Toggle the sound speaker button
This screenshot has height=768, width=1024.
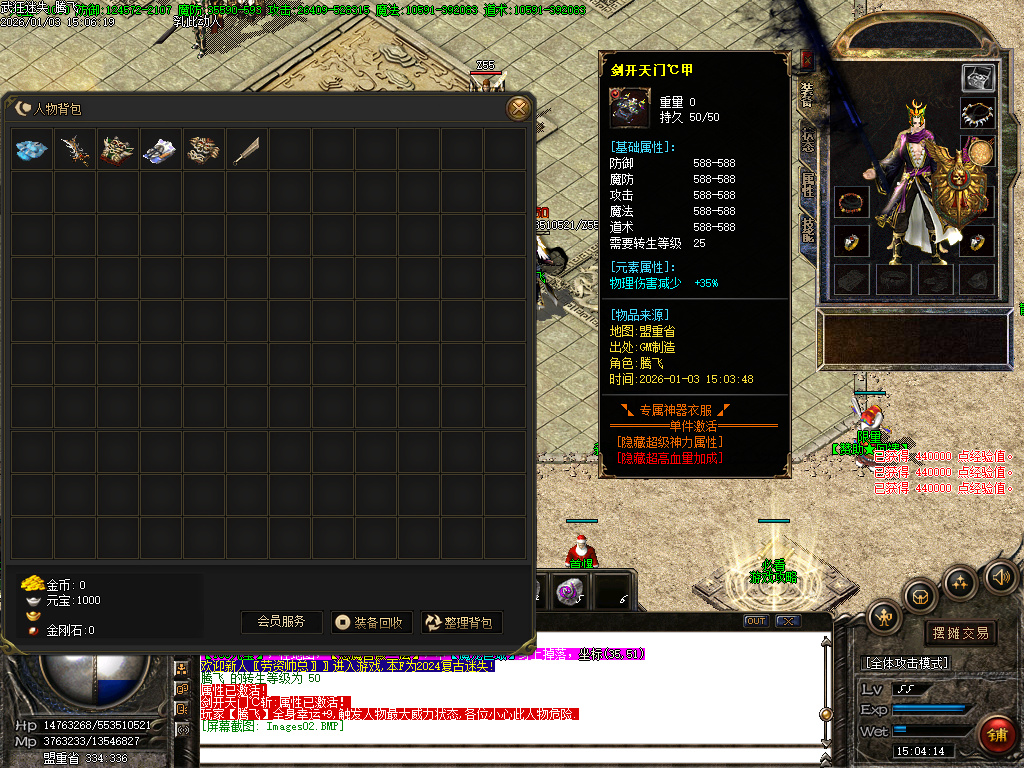point(1000,577)
